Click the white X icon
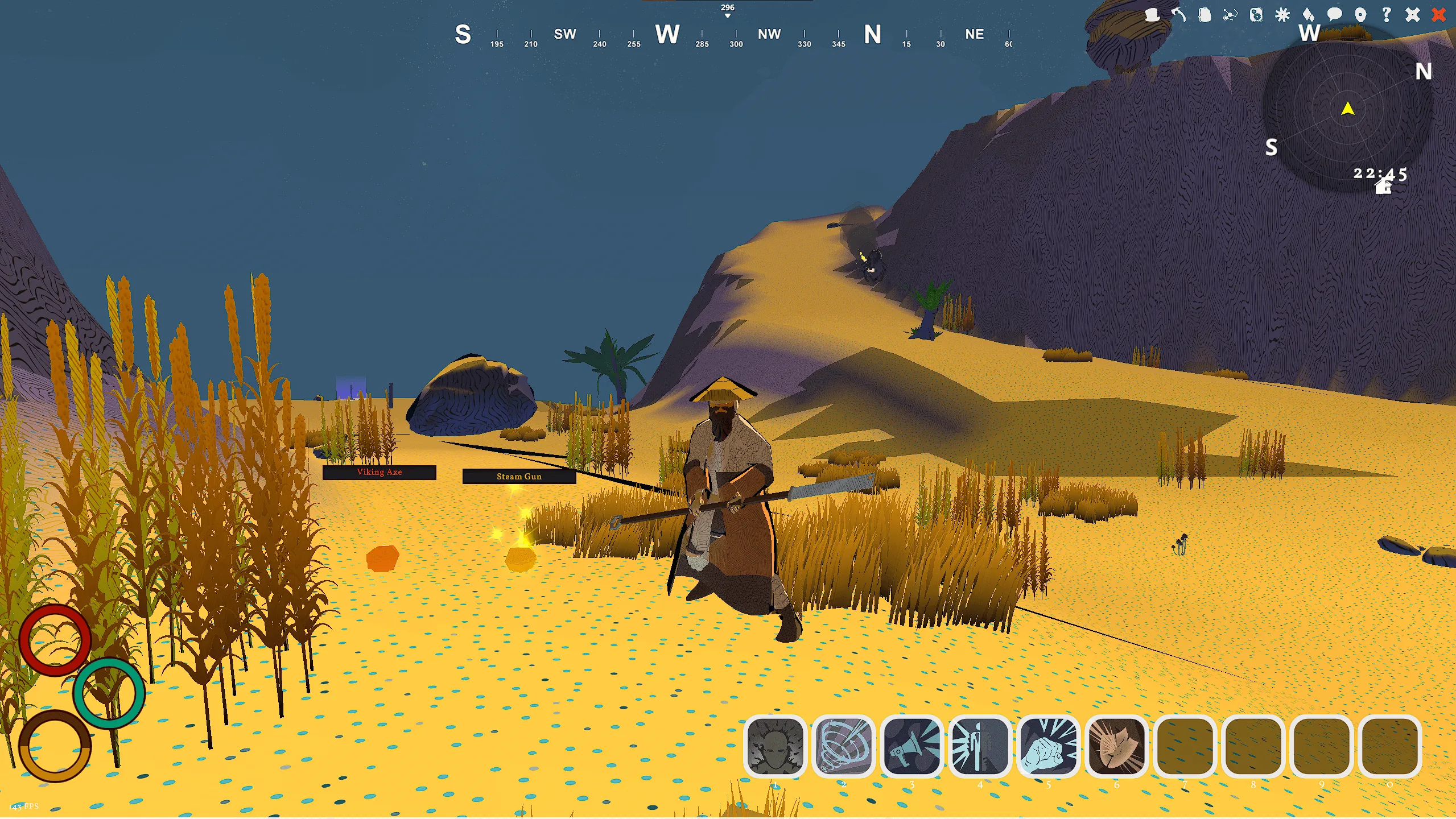 click(1413, 15)
